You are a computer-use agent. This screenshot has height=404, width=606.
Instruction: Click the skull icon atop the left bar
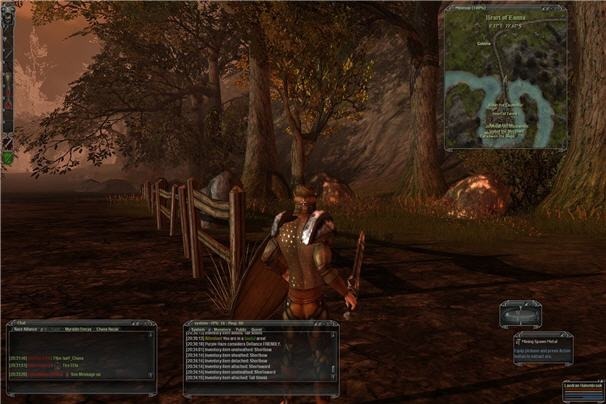coord(7,19)
